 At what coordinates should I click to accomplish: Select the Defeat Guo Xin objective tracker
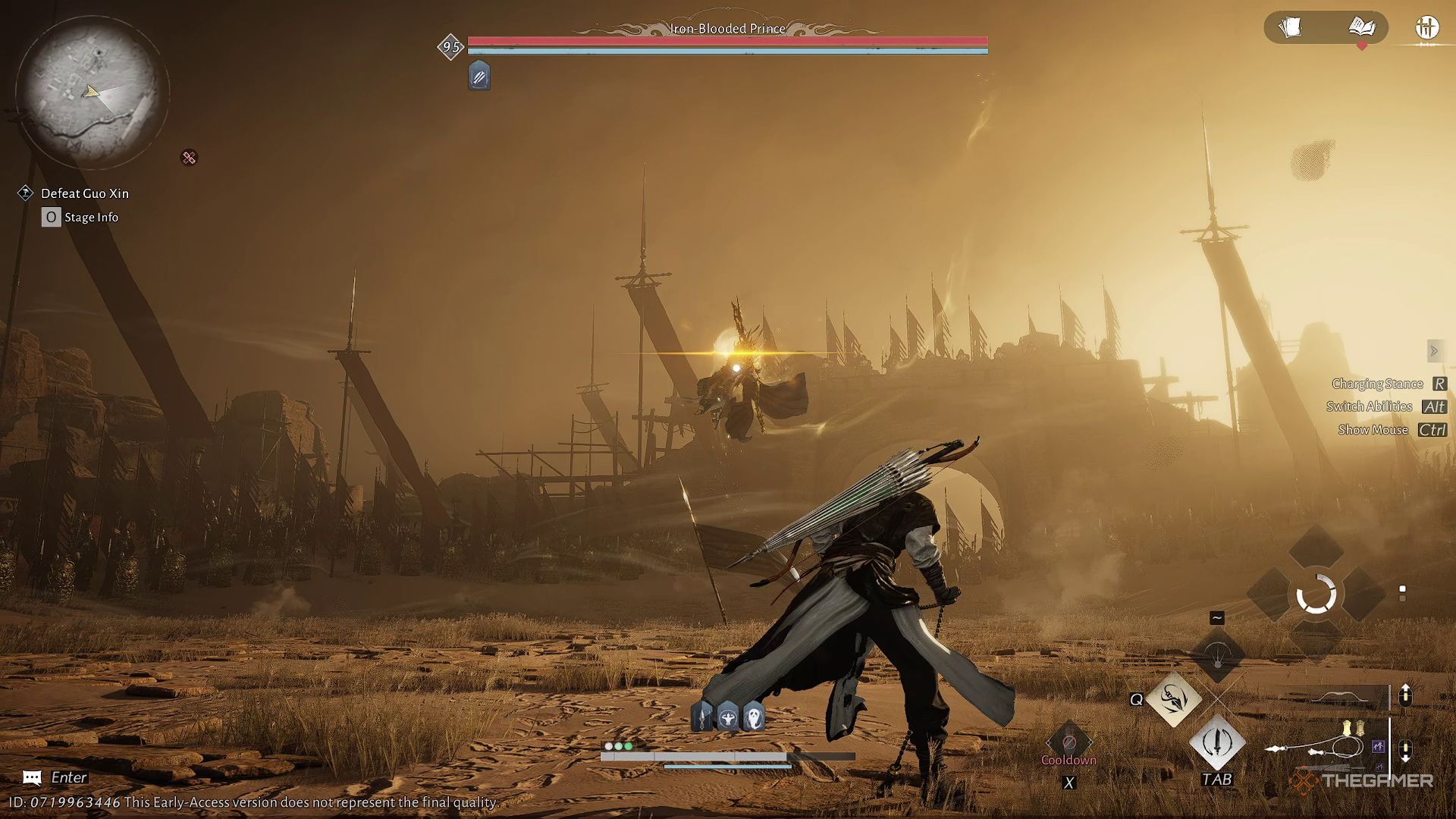pyautogui.click(x=84, y=193)
